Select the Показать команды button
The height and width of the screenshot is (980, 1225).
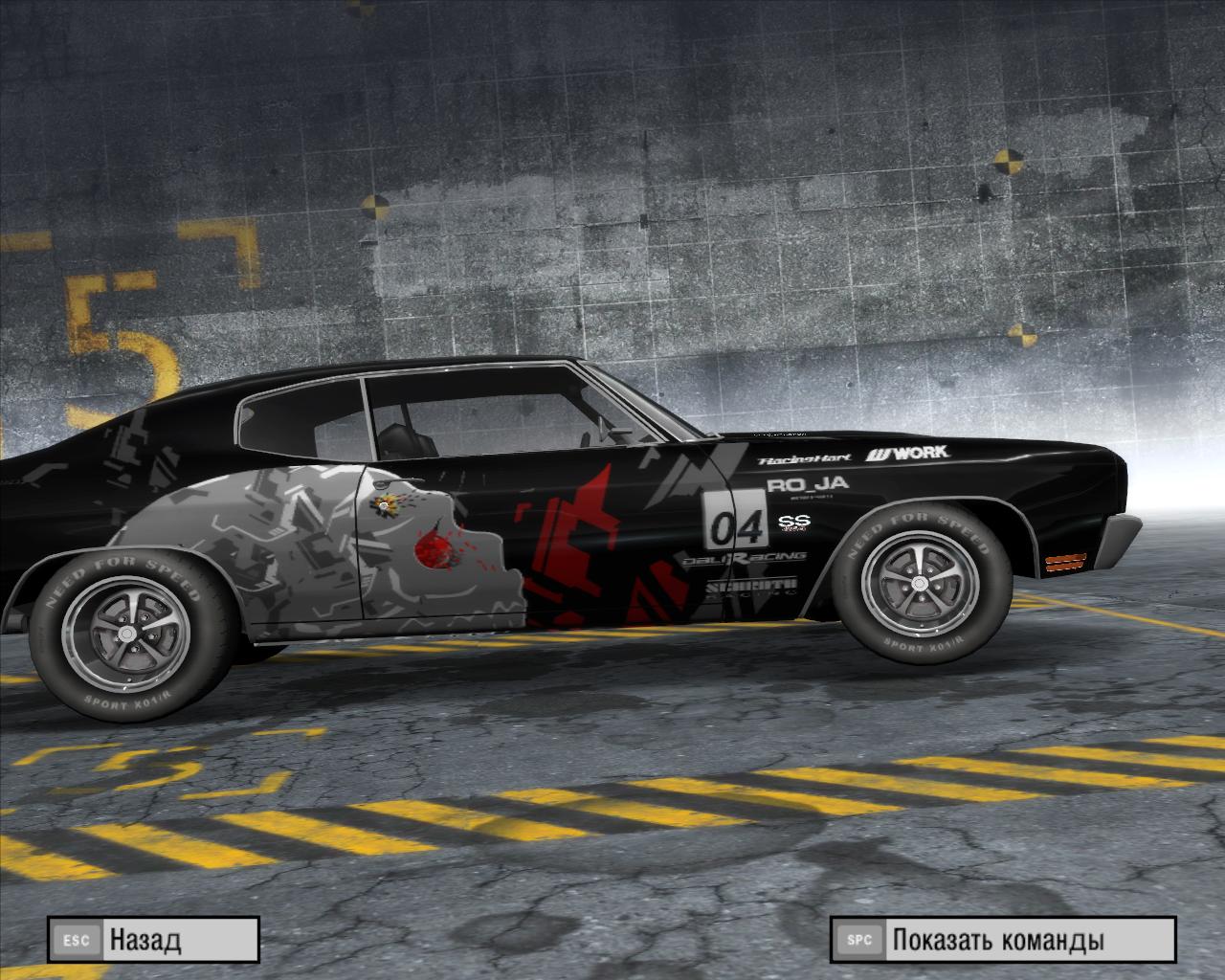pyautogui.click(x=1002, y=940)
